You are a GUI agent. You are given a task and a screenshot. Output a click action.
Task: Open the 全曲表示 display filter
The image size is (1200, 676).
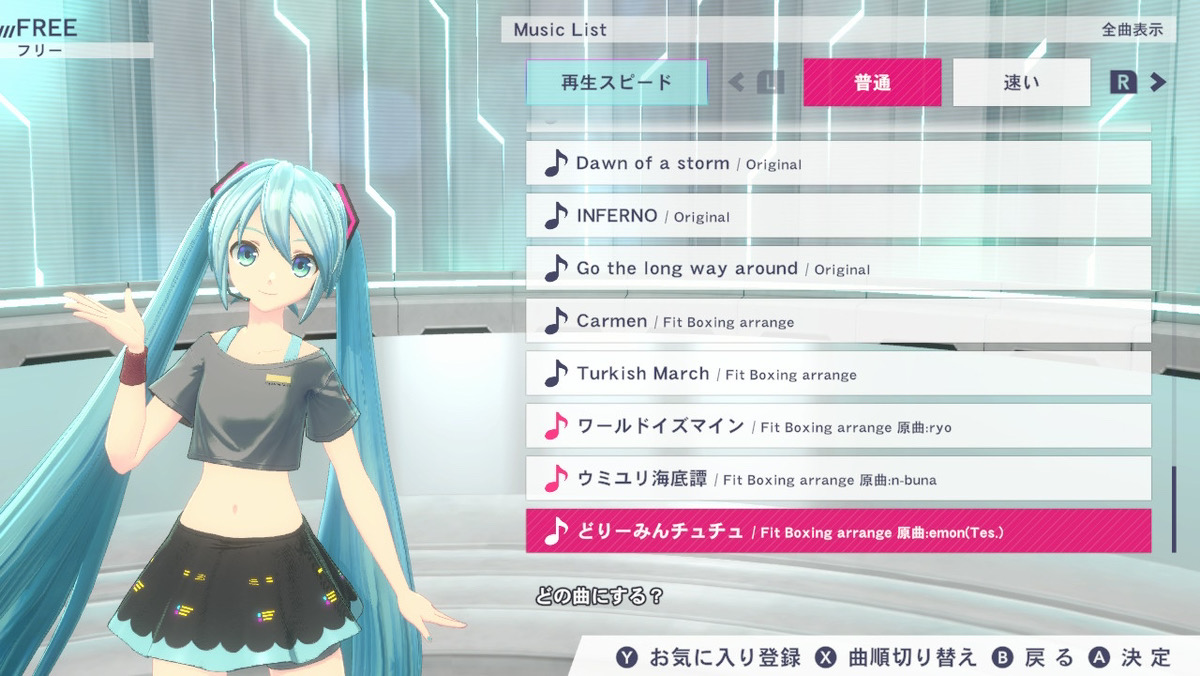coord(1132,30)
